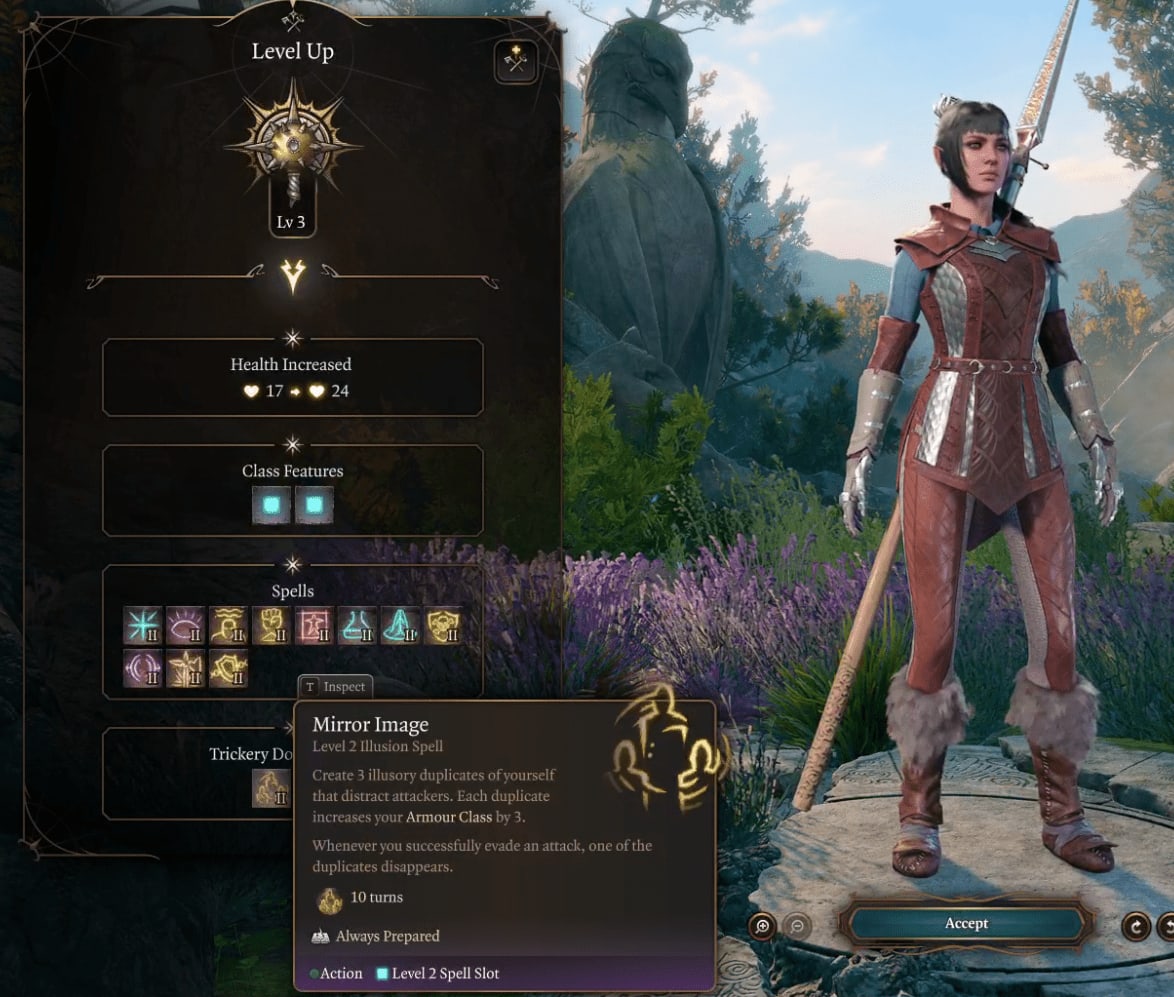Choose the golden skull shield spell
The image size is (1174, 997).
(444, 625)
